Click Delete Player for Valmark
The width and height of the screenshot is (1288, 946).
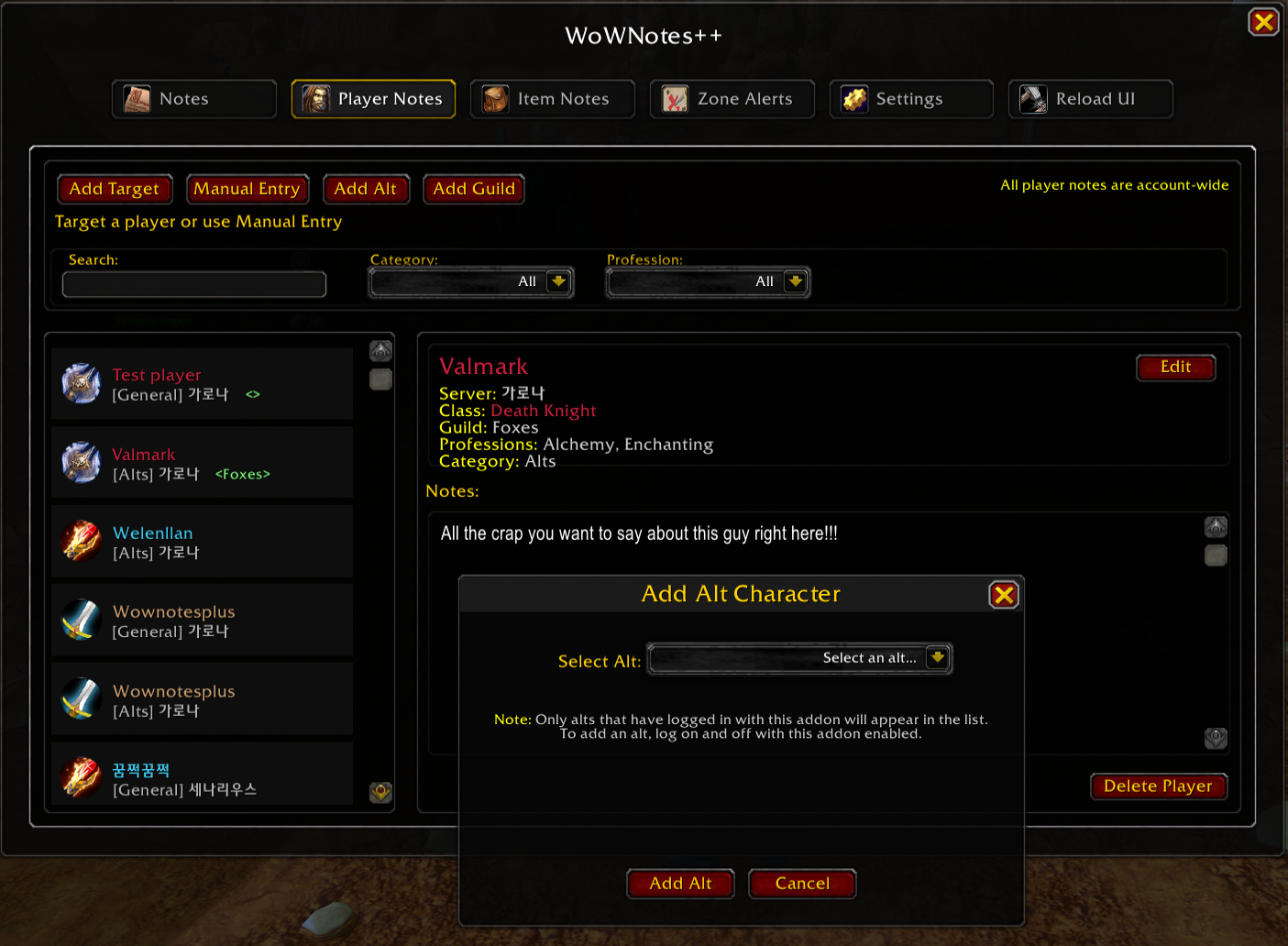(1158, 786)
